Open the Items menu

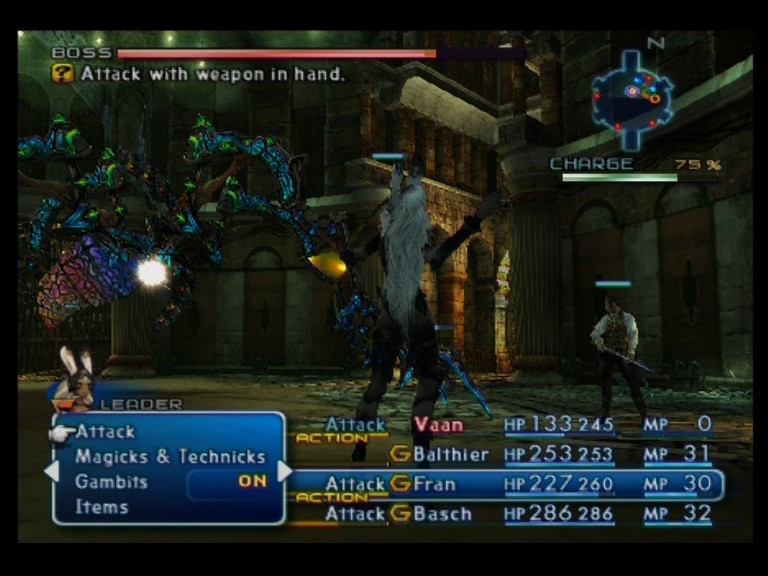tap(101, 507)
